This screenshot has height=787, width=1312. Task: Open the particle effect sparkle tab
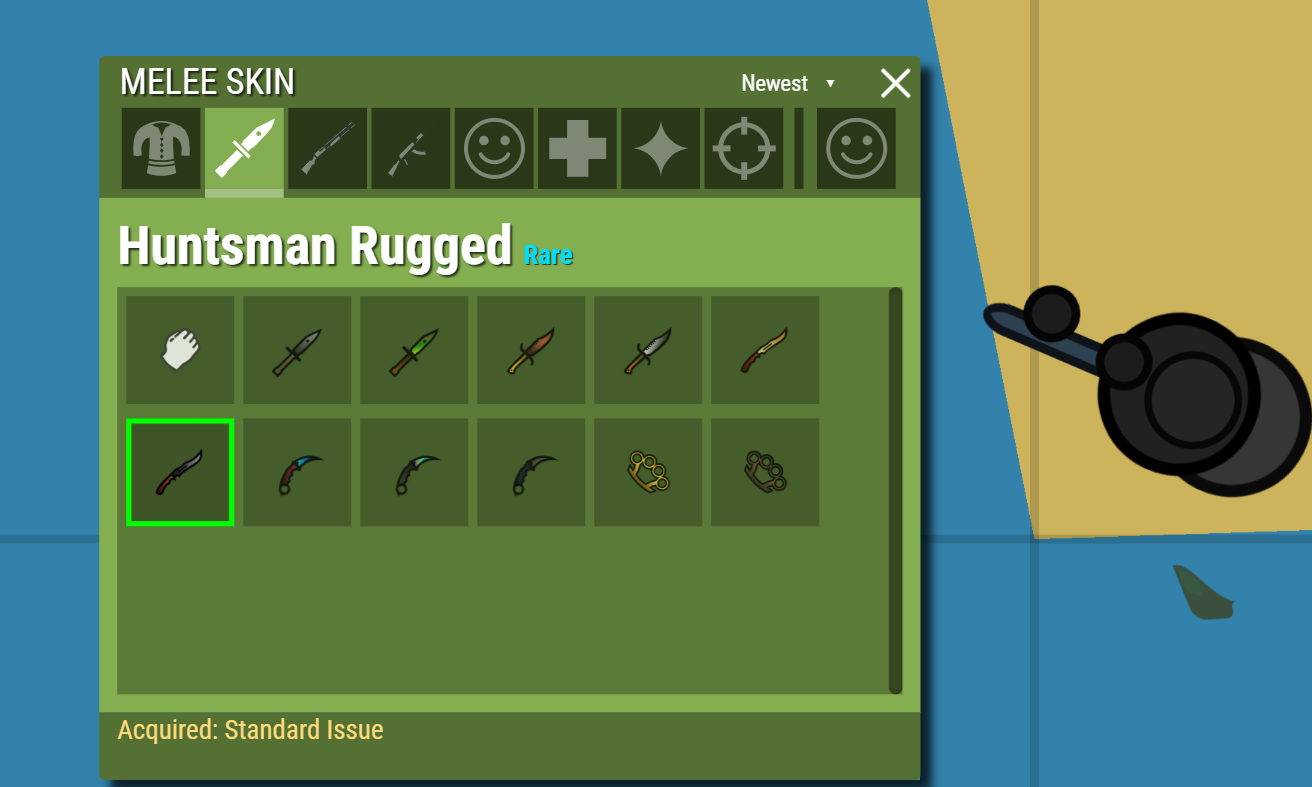[x=660, y=149]
